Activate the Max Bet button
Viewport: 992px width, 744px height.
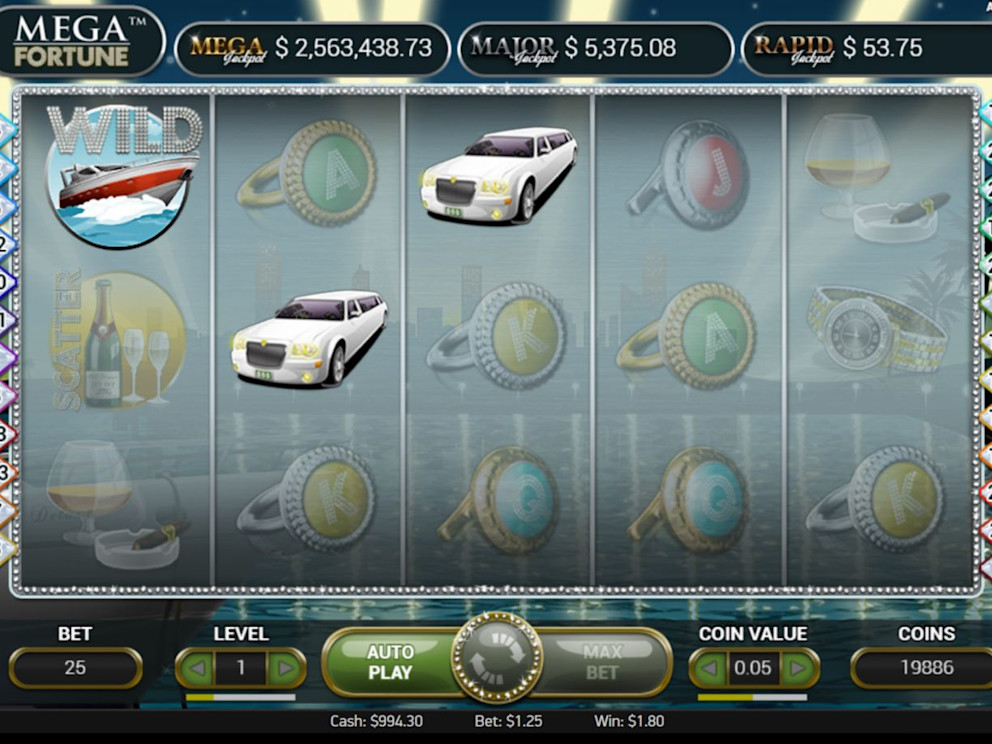pyautogui.click(x=602, y=662)
